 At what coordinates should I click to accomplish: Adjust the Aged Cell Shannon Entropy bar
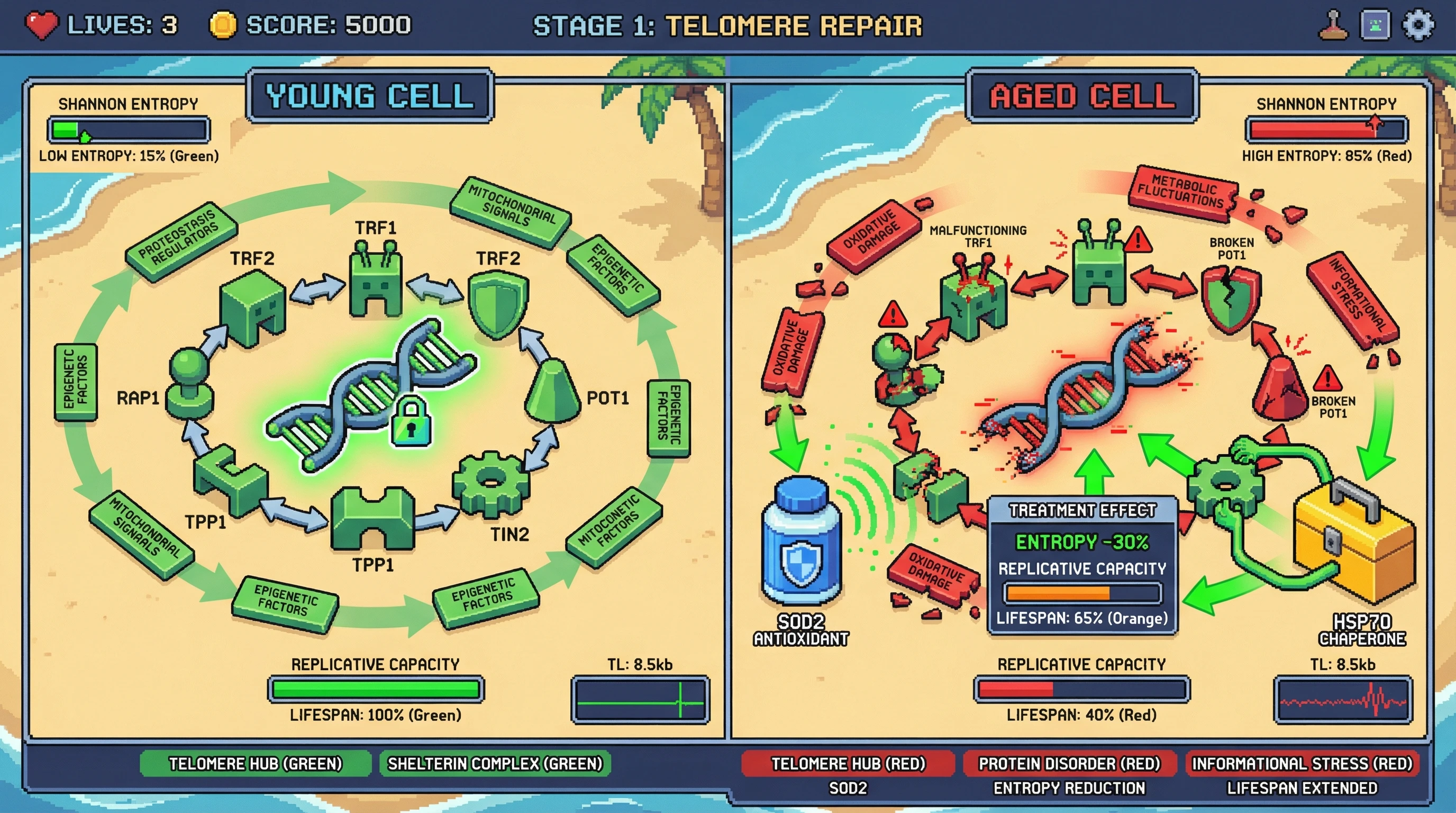pos(1325,130)
